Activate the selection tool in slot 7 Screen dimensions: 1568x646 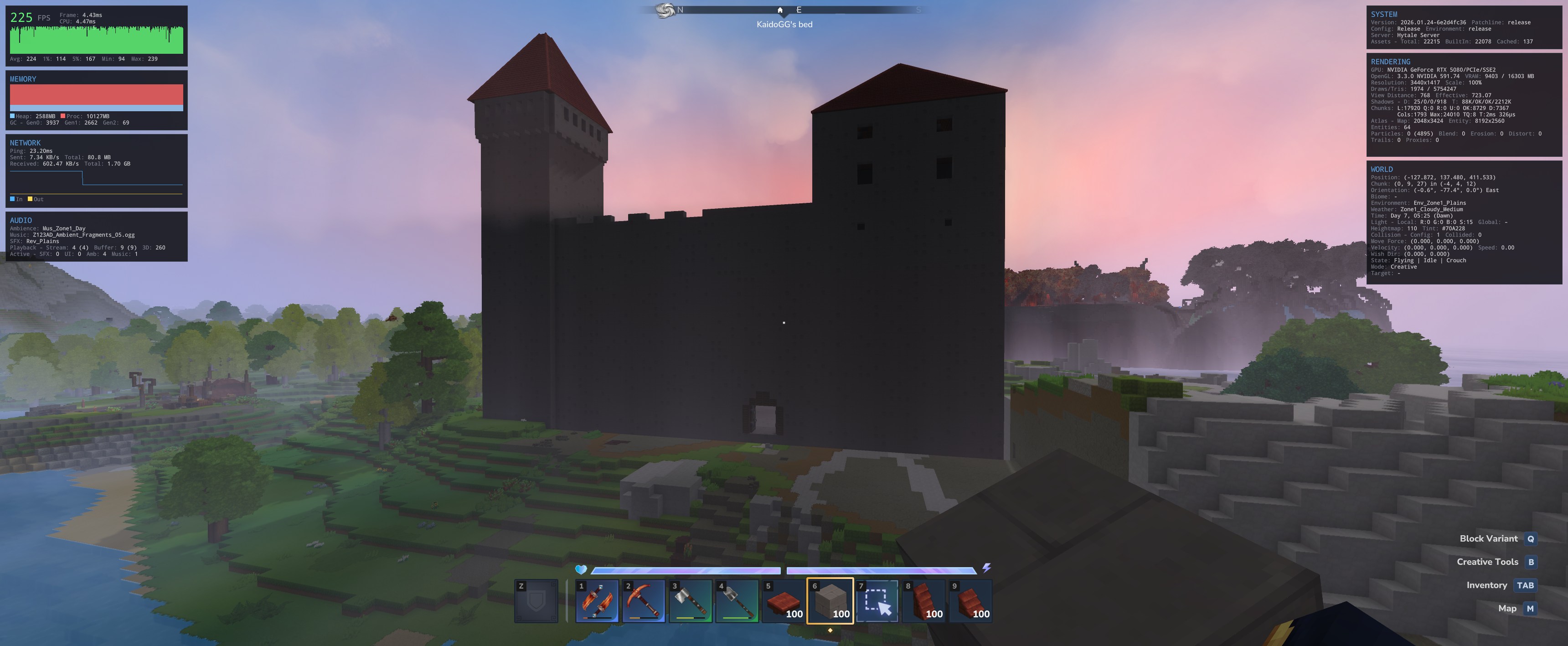(877, 601)
